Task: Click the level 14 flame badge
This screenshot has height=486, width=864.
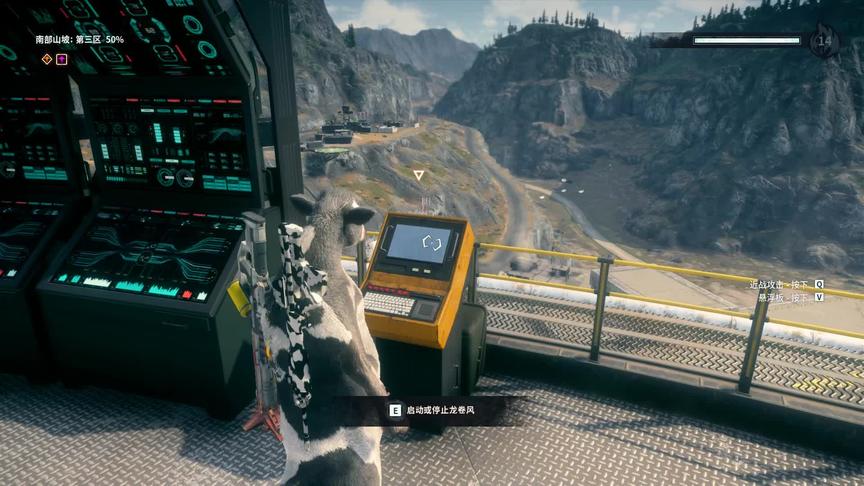Action: (x=824, y=41)
